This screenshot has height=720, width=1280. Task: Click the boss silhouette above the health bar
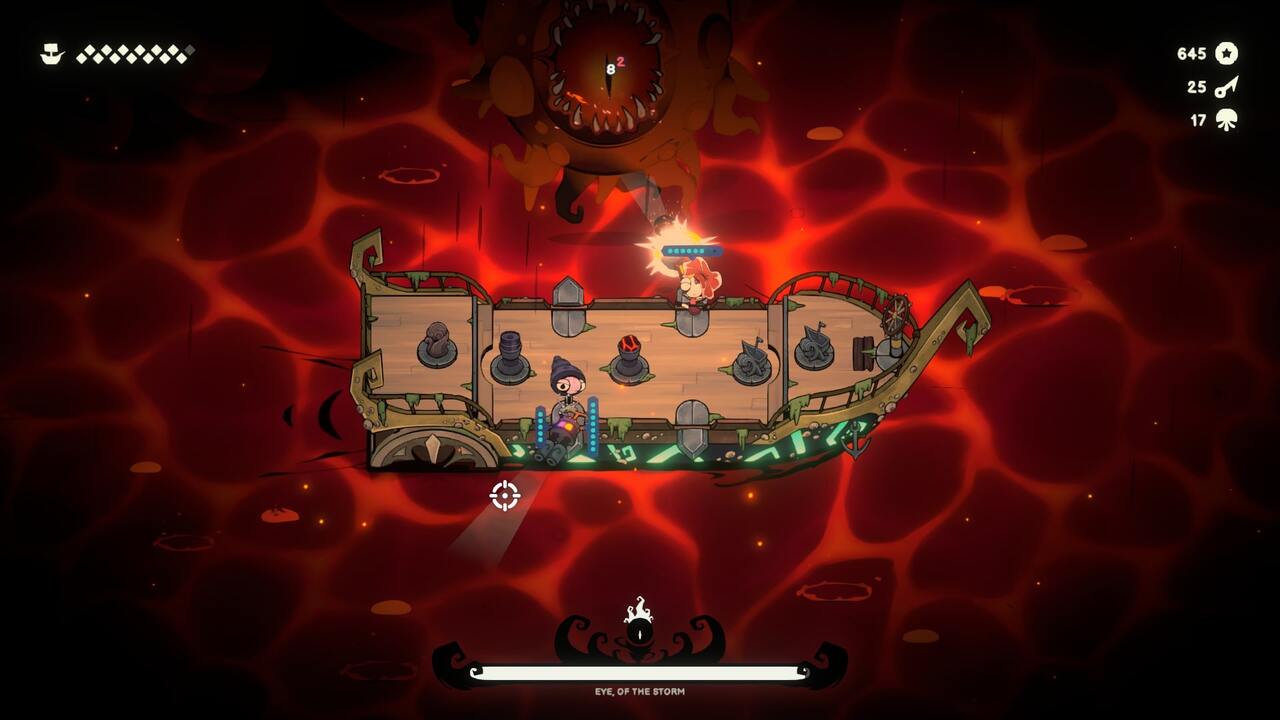click(638, 630)
